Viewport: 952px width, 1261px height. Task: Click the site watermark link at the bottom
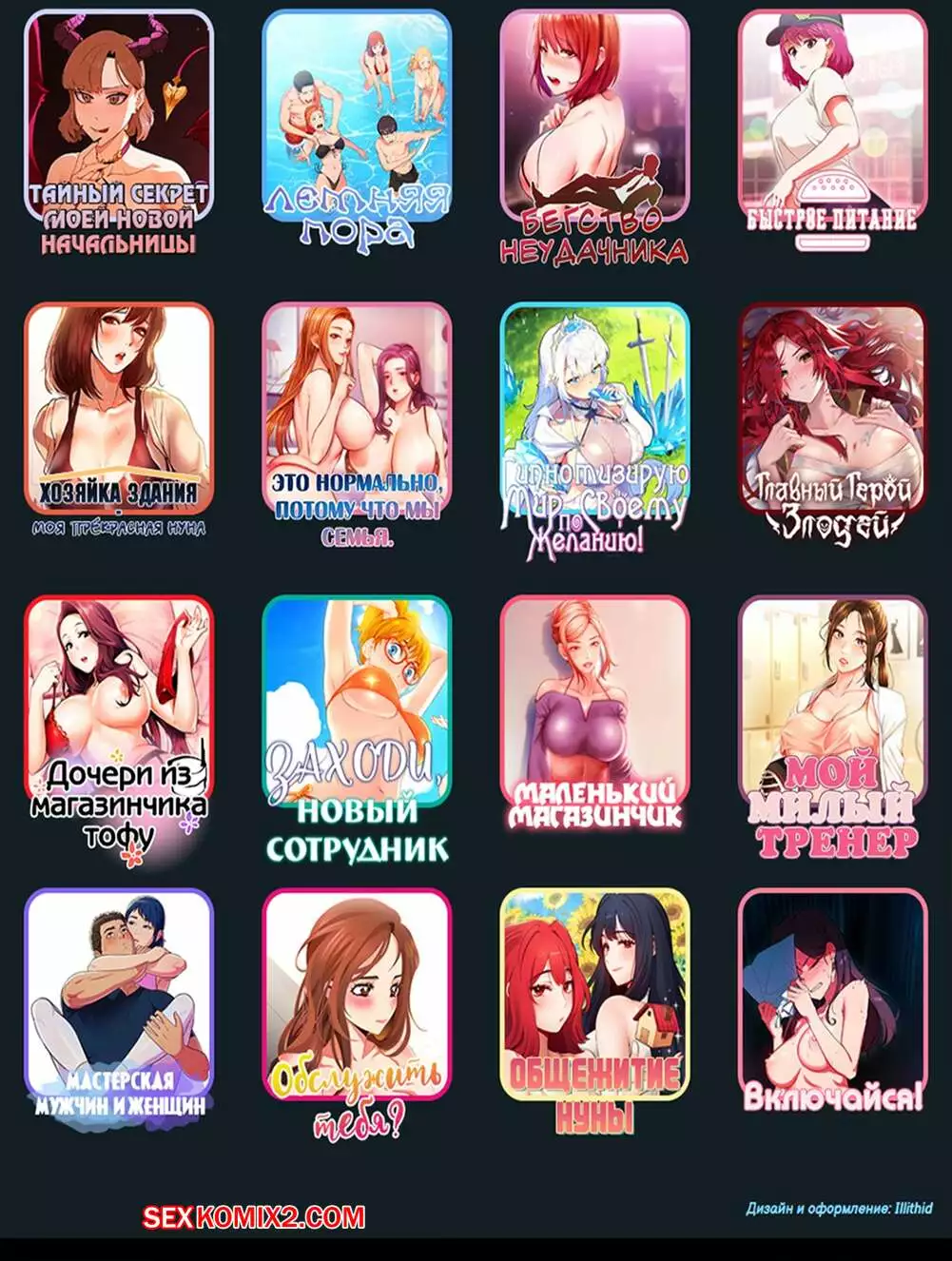click(x=254, y=1216)
